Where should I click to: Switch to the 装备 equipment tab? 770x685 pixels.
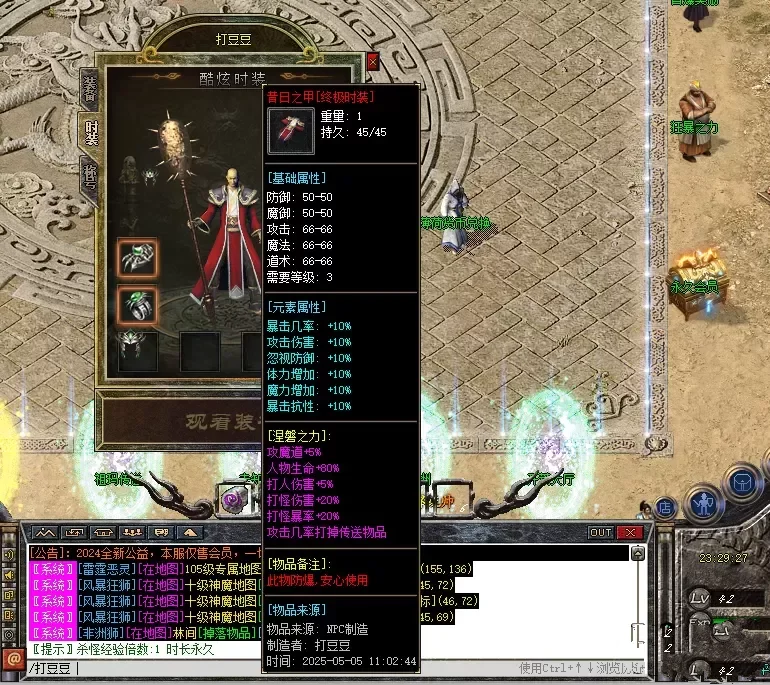88,89
